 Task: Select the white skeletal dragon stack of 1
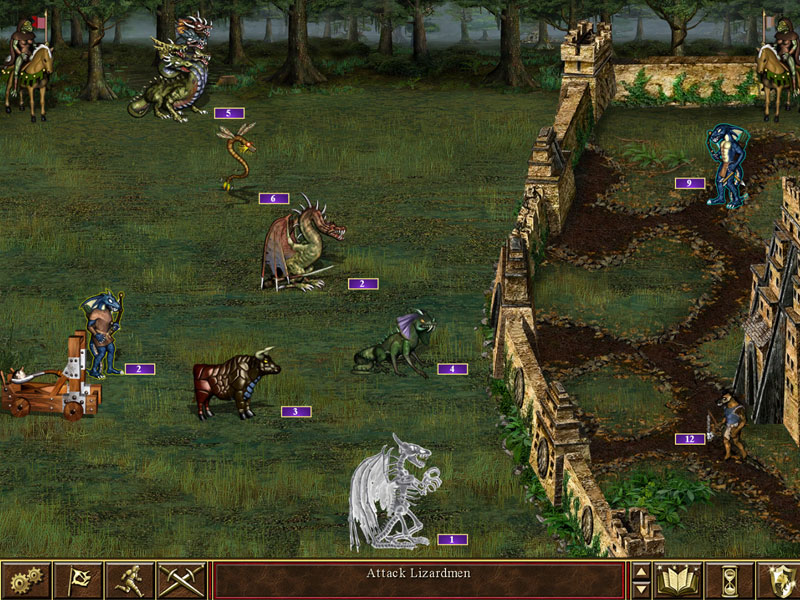[x=392, y=492]
